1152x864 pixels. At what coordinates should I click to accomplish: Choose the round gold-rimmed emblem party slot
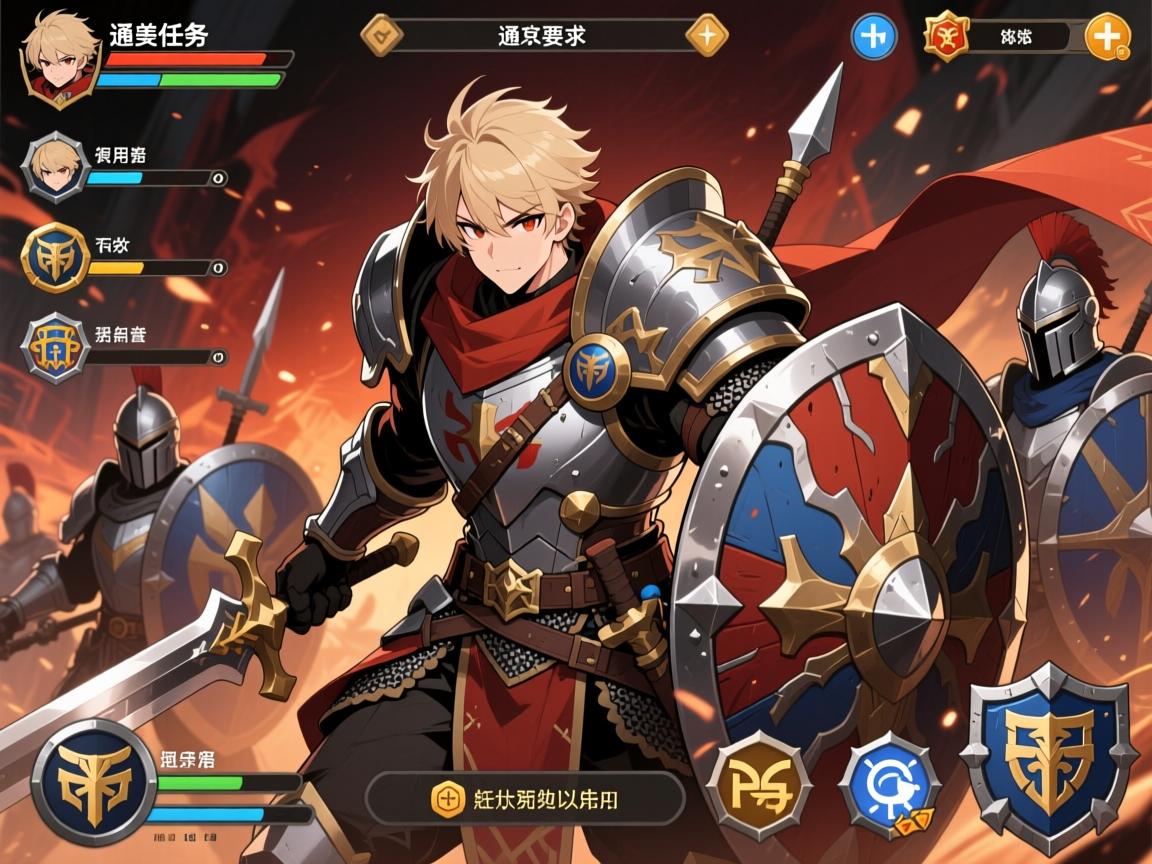click(56, 259)
